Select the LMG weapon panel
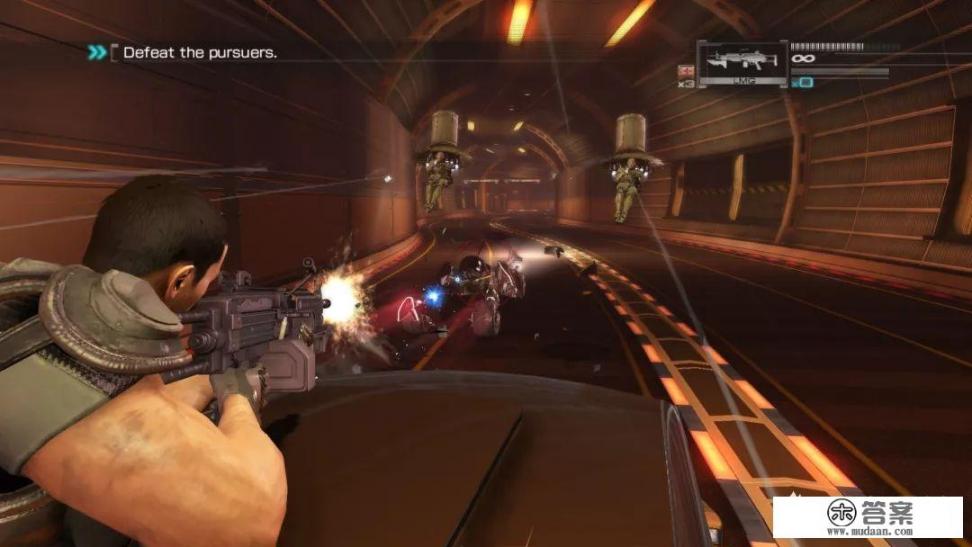 tap(741, 61)
